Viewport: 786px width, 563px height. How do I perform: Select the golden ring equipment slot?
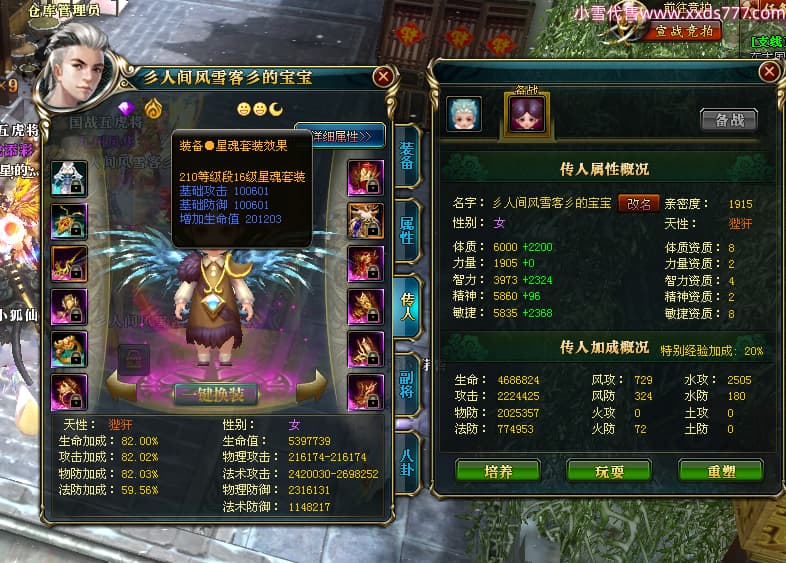pos(69,350)
